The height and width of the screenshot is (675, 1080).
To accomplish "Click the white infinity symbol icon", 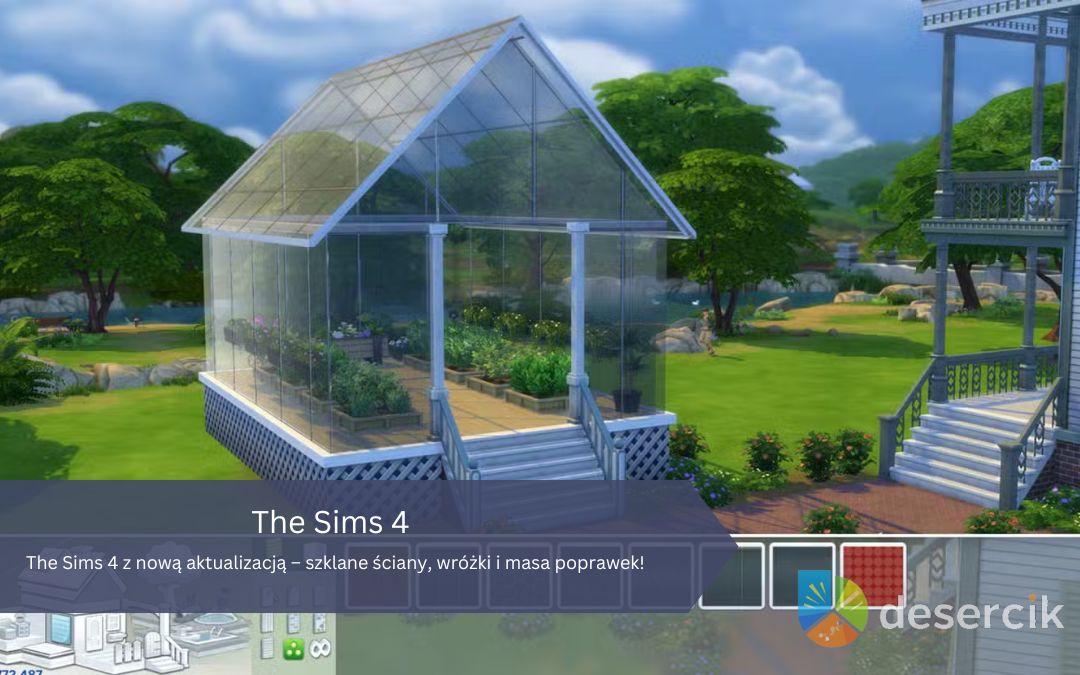I will [320, 649].
